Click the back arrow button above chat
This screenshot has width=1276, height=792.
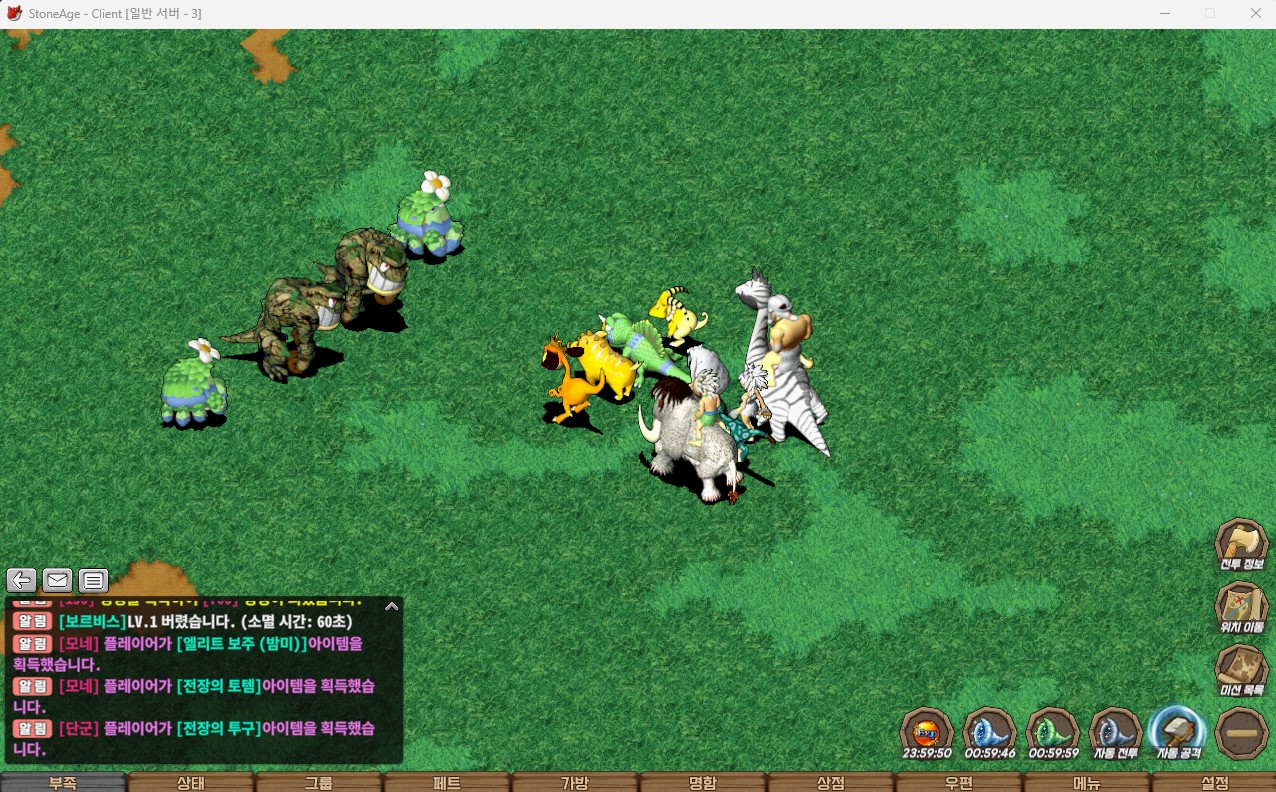(x=21, y=580)
